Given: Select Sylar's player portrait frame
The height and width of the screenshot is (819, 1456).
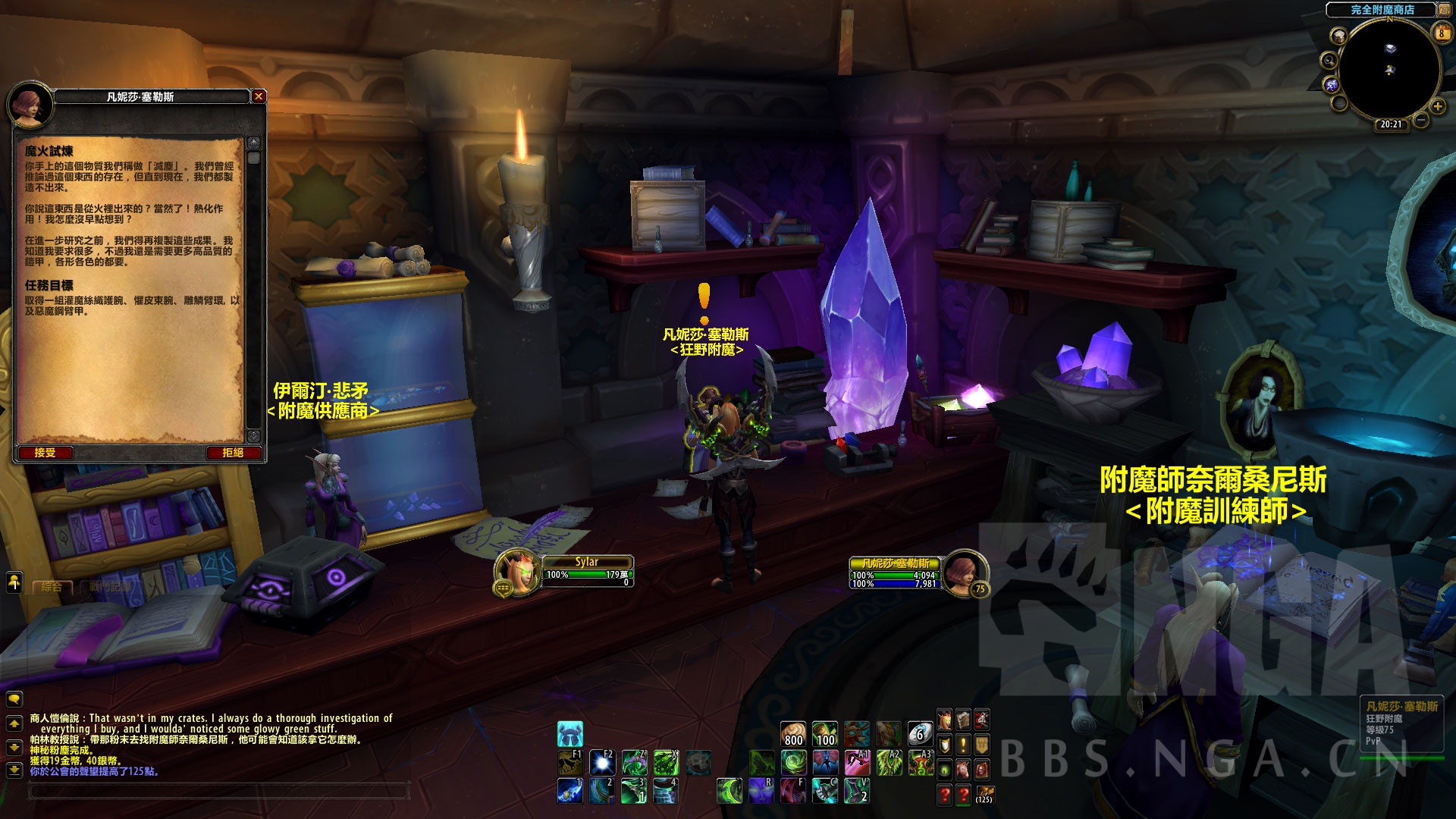Looking at the screenshot, I should pos(516,569).
